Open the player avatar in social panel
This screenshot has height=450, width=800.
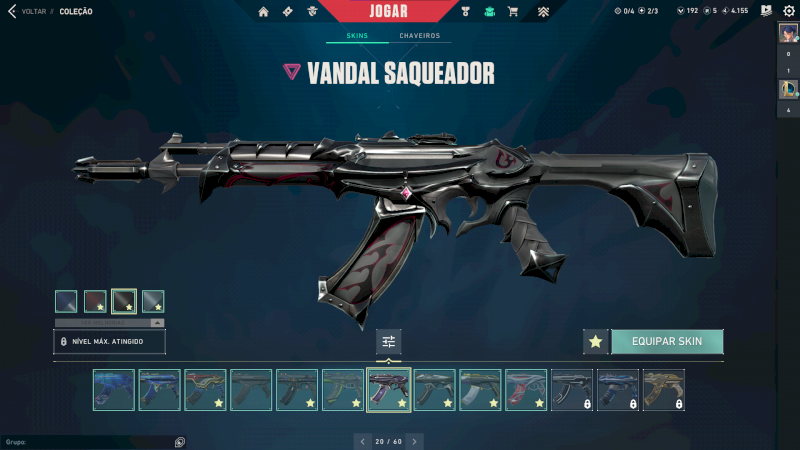click(x=787, y=33)
